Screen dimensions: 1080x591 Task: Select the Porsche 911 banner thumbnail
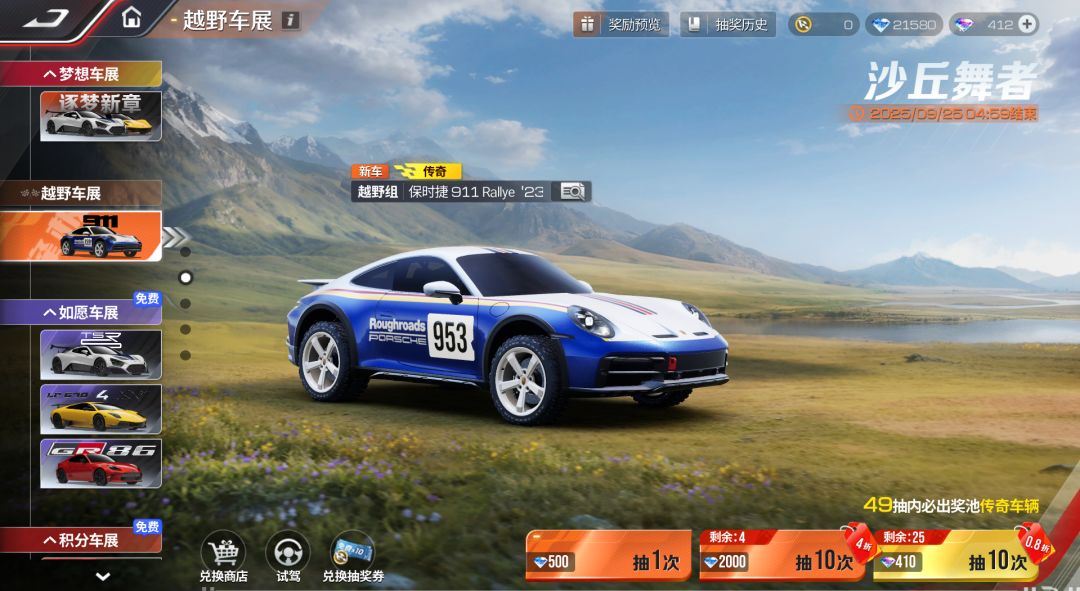tap(100, 236)
